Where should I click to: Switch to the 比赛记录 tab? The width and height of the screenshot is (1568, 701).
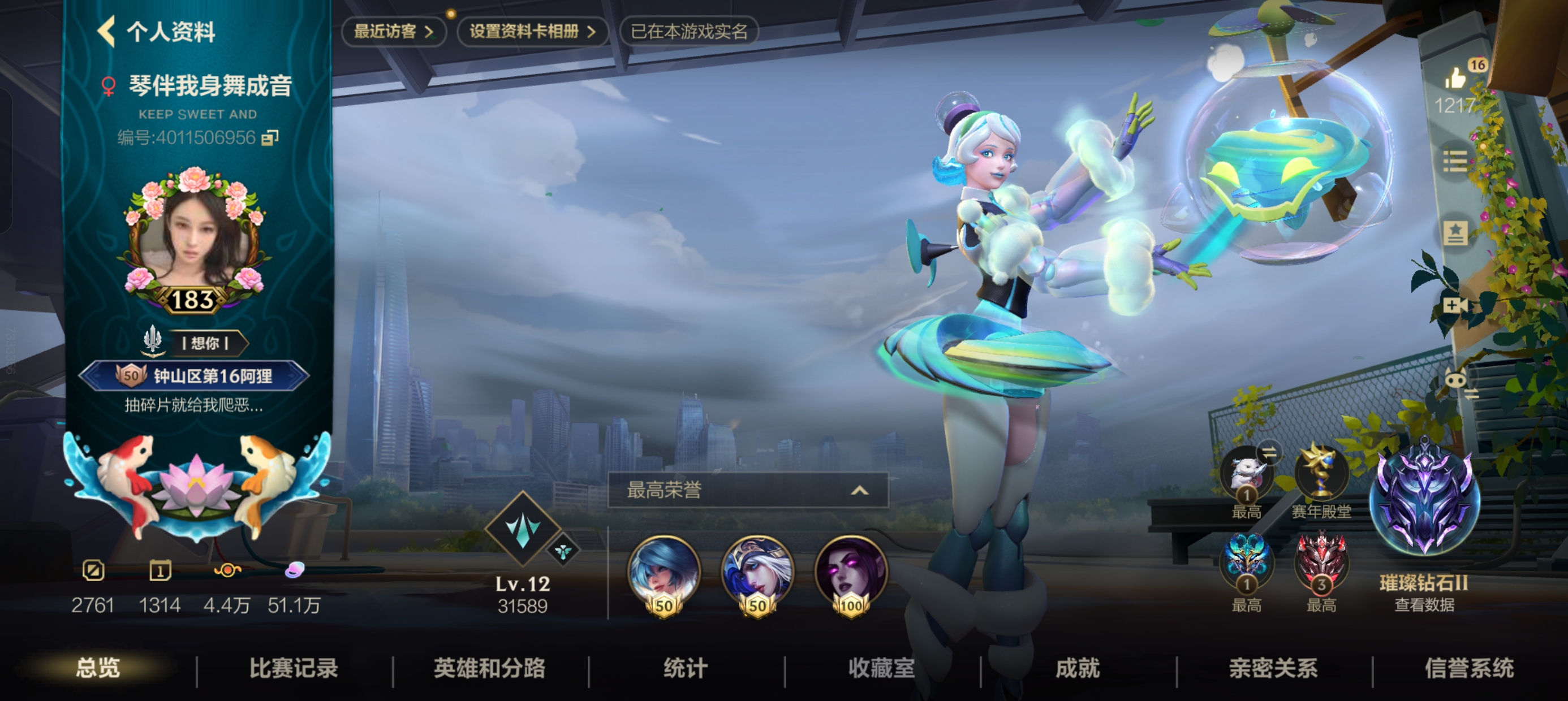294,668
